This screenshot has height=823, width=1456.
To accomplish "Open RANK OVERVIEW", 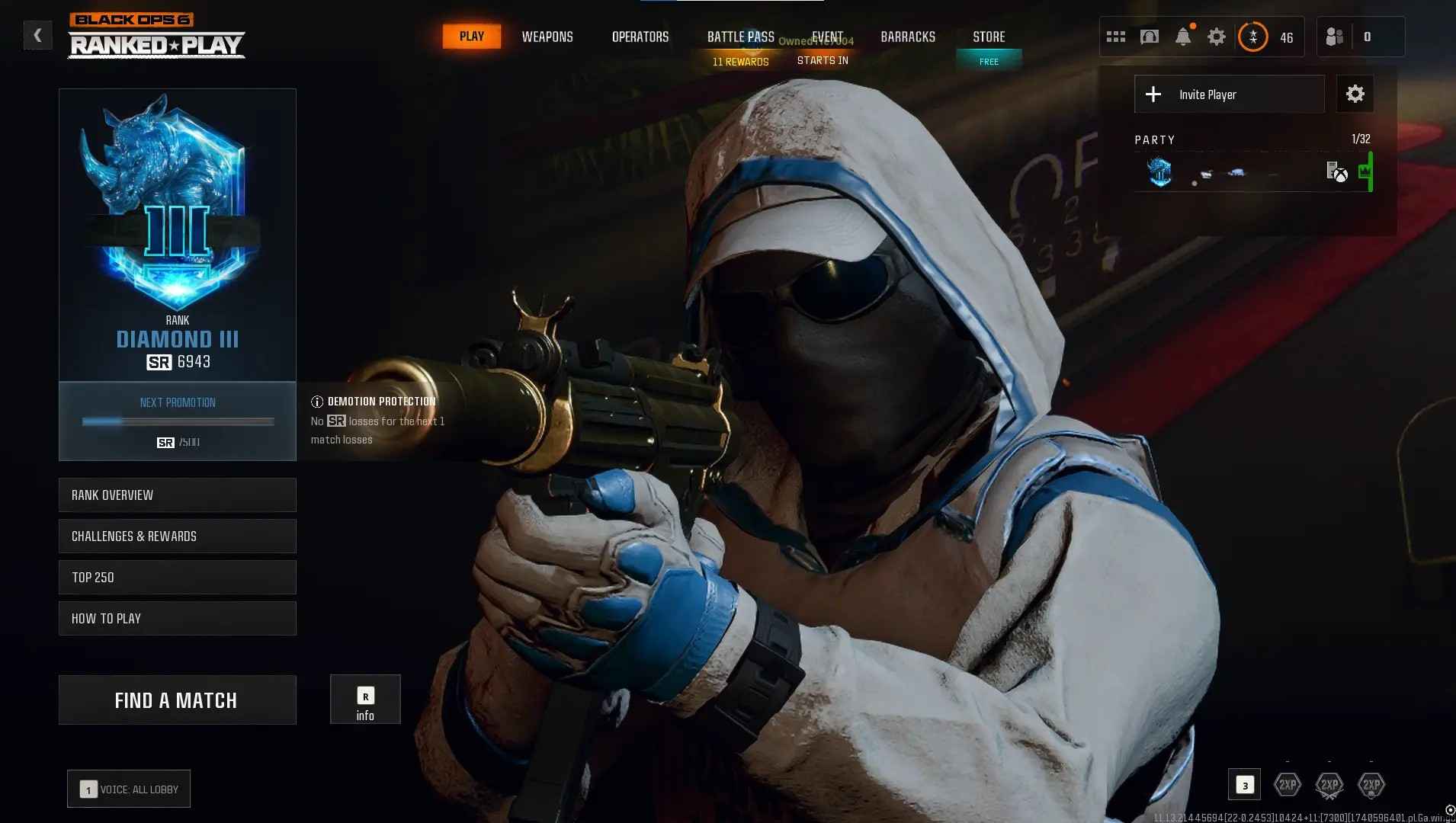I will (177, 495).
